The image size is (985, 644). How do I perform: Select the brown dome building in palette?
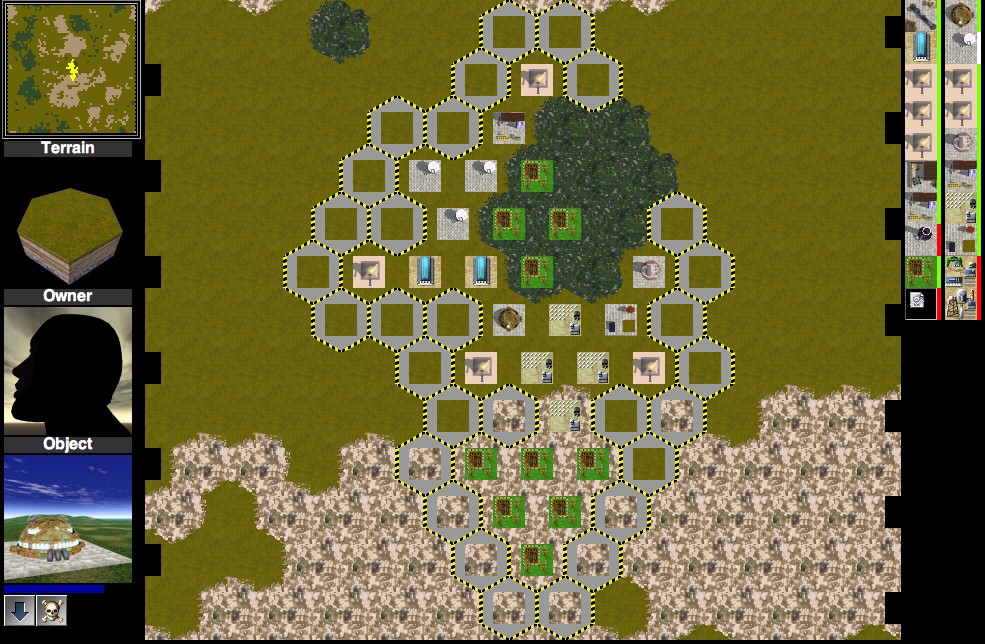tap(962, 14)
